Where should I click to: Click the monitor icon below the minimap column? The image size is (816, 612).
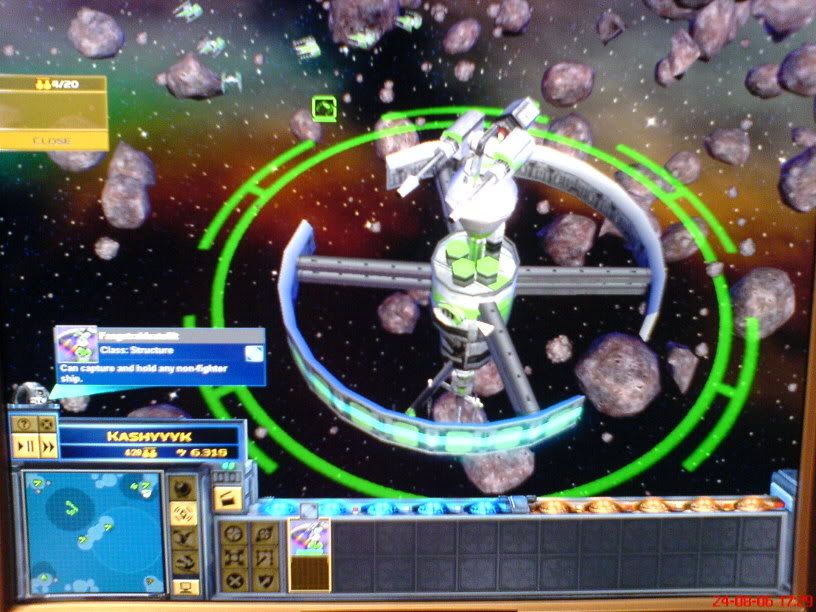(184, 586)
